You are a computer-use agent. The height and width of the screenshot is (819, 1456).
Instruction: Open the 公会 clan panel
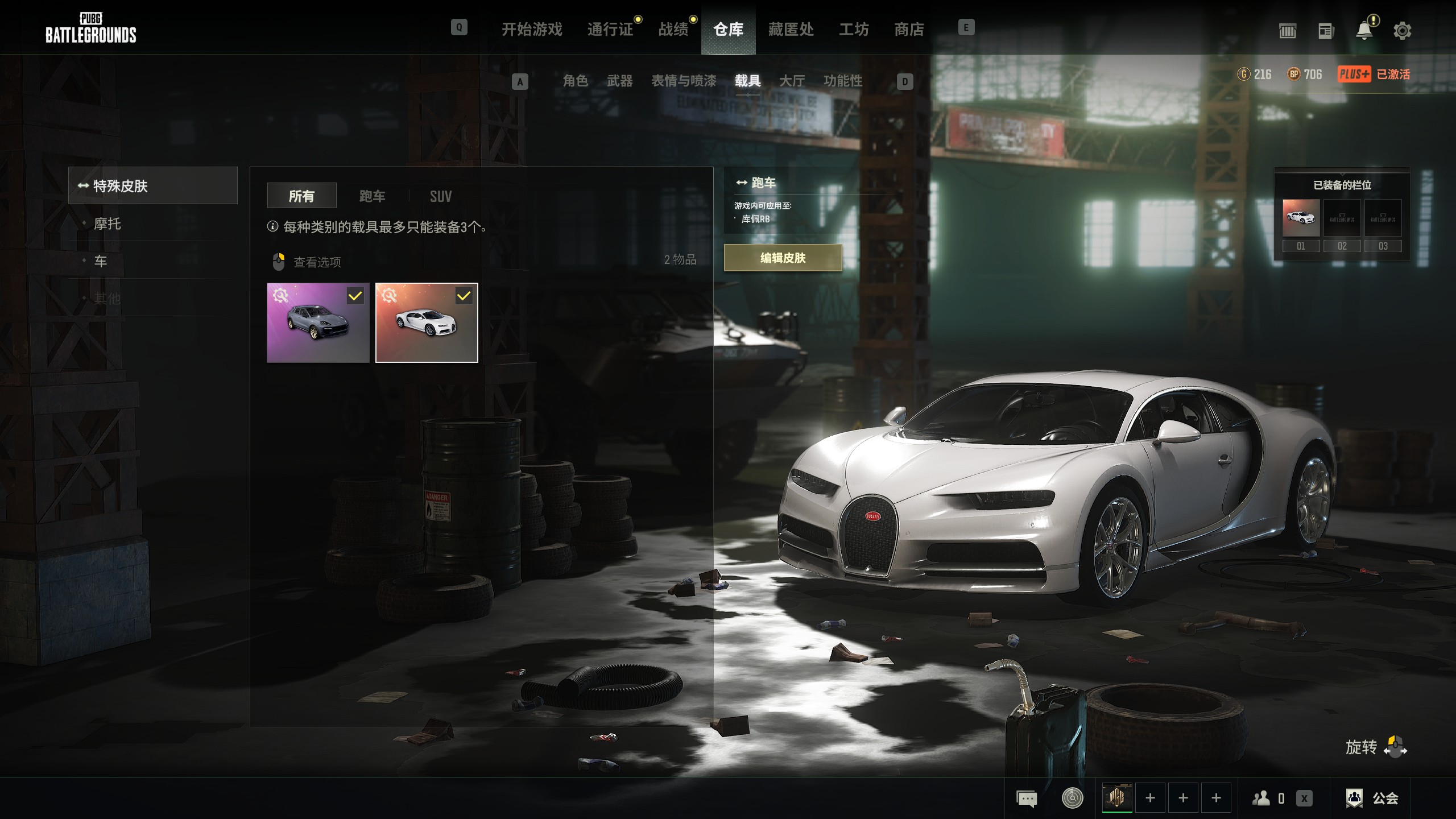[1371, 798]
